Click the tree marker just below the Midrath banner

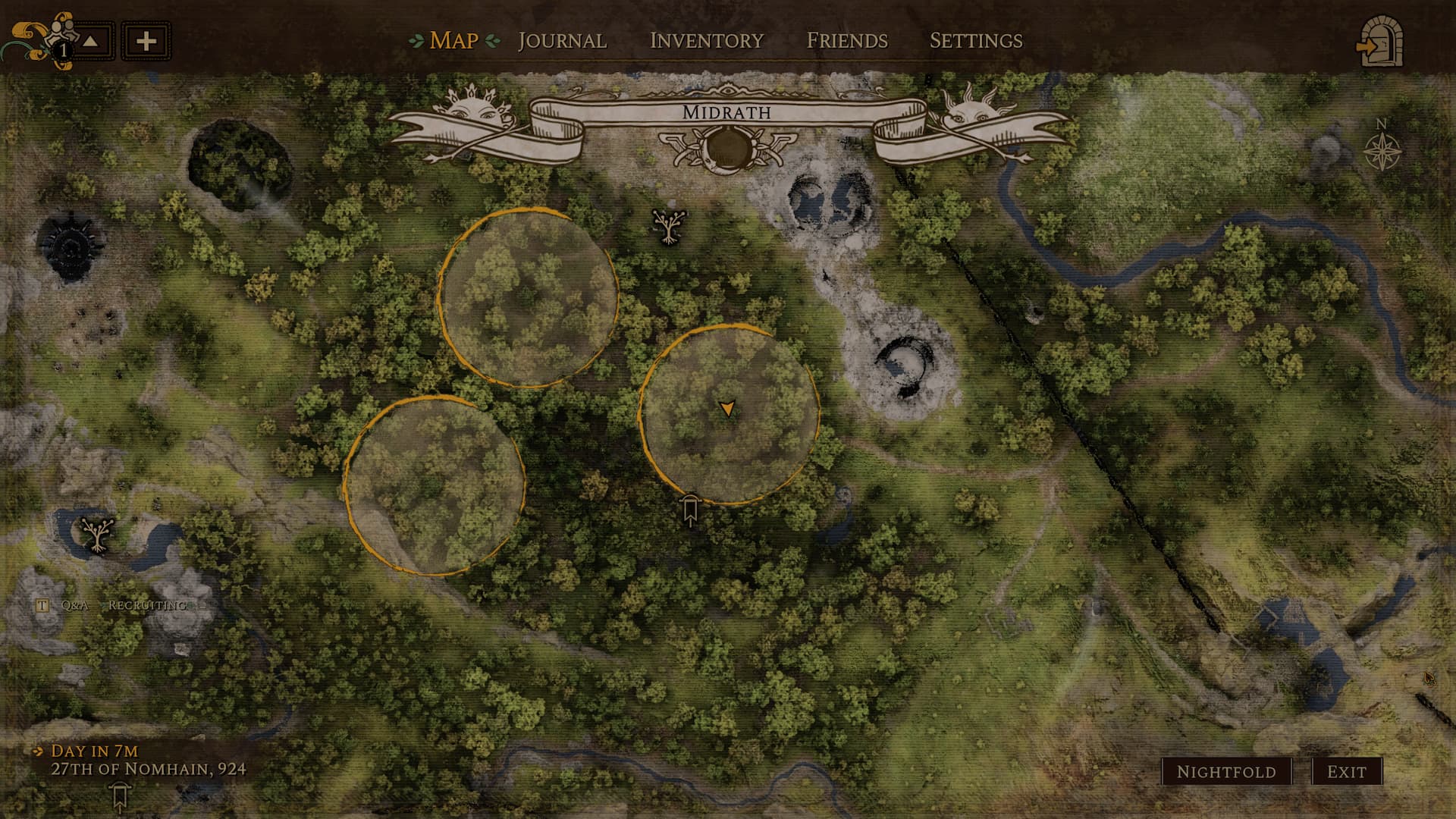(669, 225)
